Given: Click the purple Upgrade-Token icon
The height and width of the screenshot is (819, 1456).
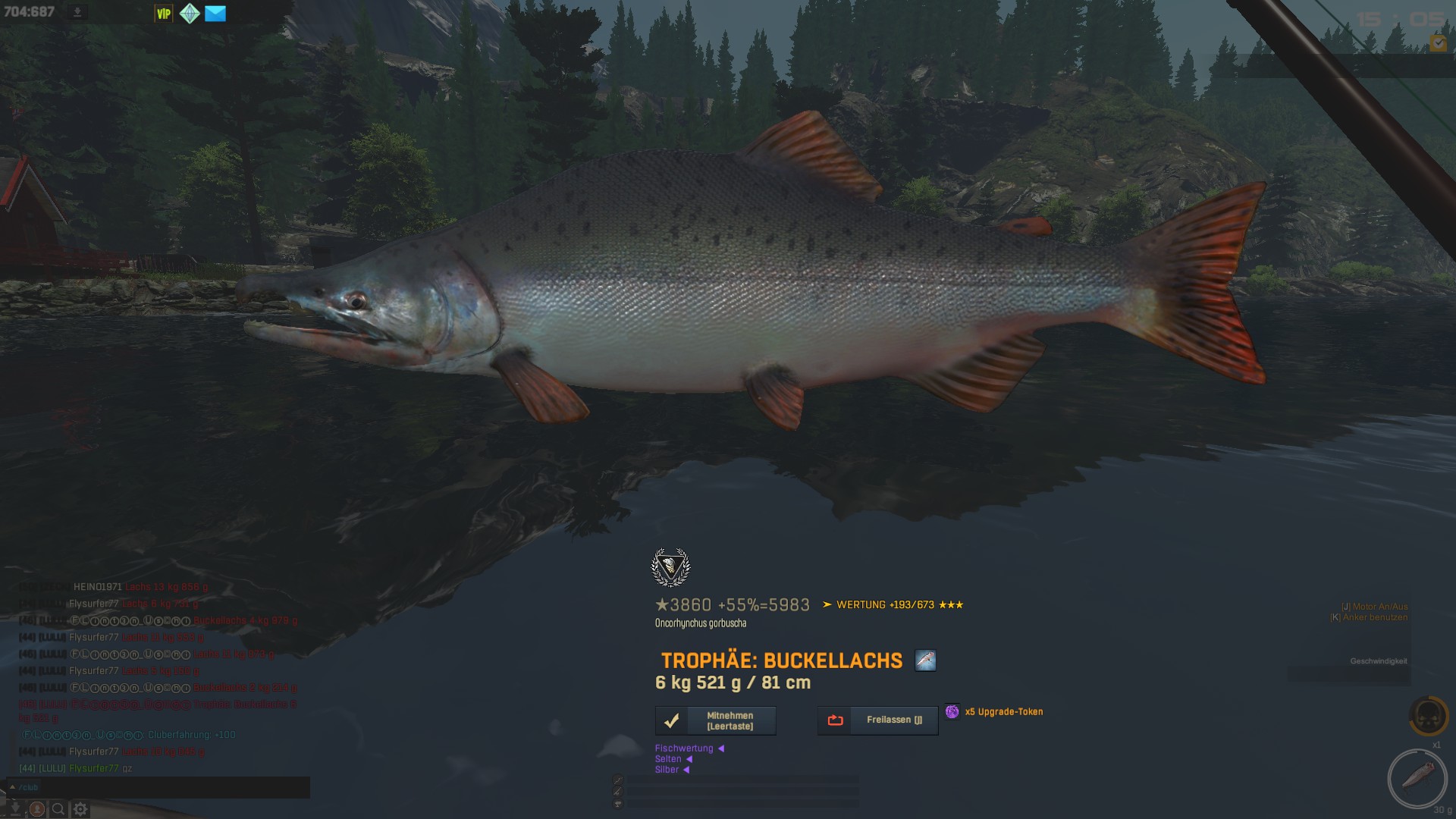Looking at the screenshot, I should (x=952, y=711).
